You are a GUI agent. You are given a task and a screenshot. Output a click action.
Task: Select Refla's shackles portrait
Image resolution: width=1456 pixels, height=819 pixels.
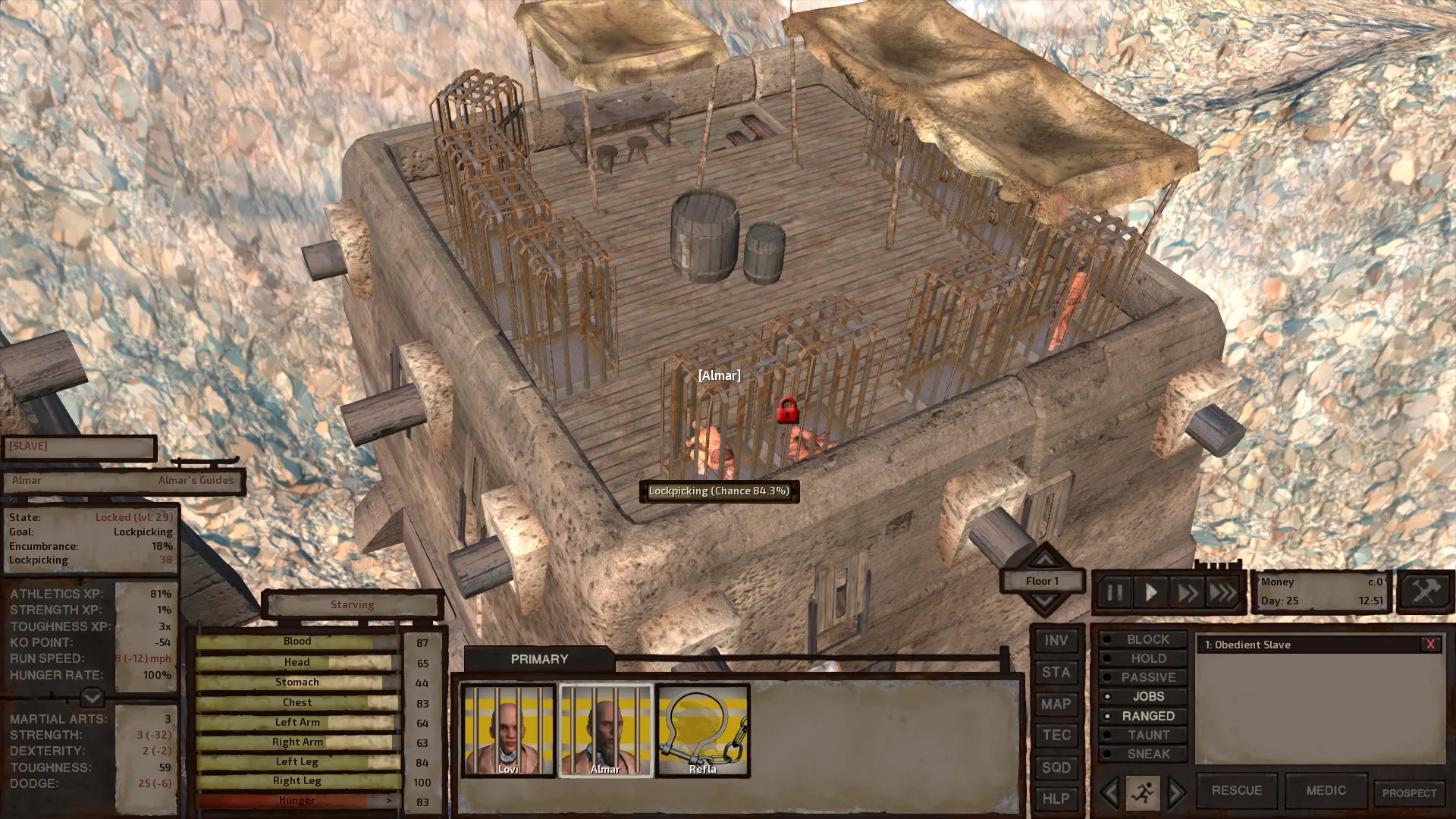click(703, 730)
